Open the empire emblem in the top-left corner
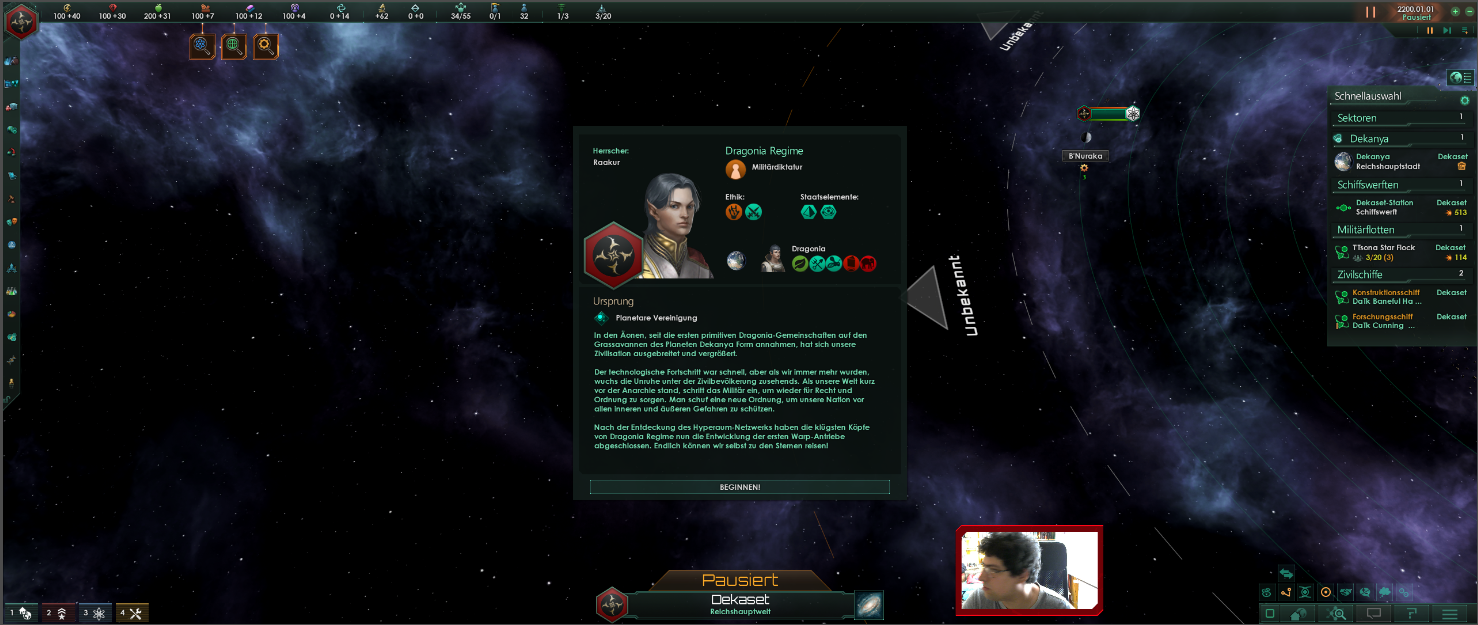The image size is (1478, 625). coord(20,21)
